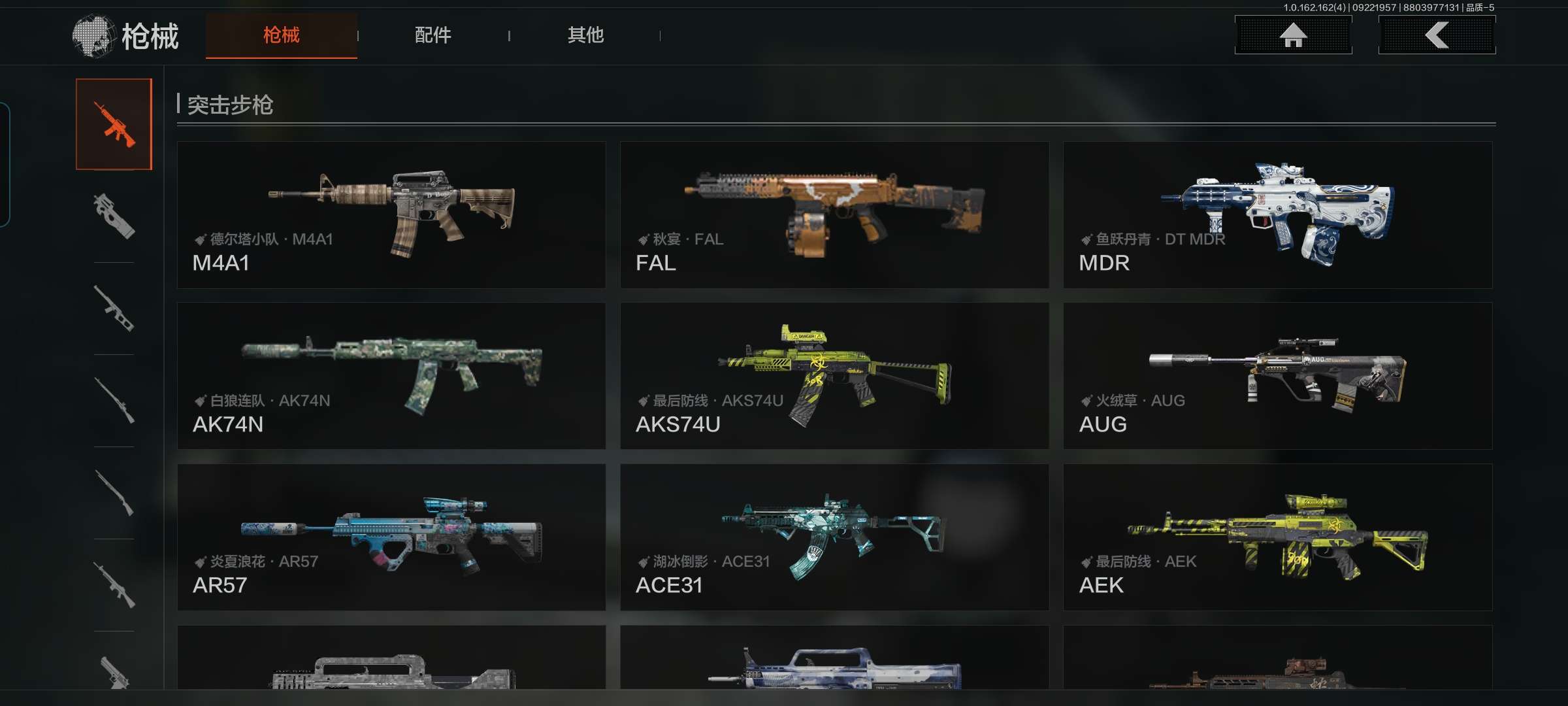1568x706 pixels.
Task: Select the assault rifle category icon
Action: pyautogui.click(x=114, y=124)
